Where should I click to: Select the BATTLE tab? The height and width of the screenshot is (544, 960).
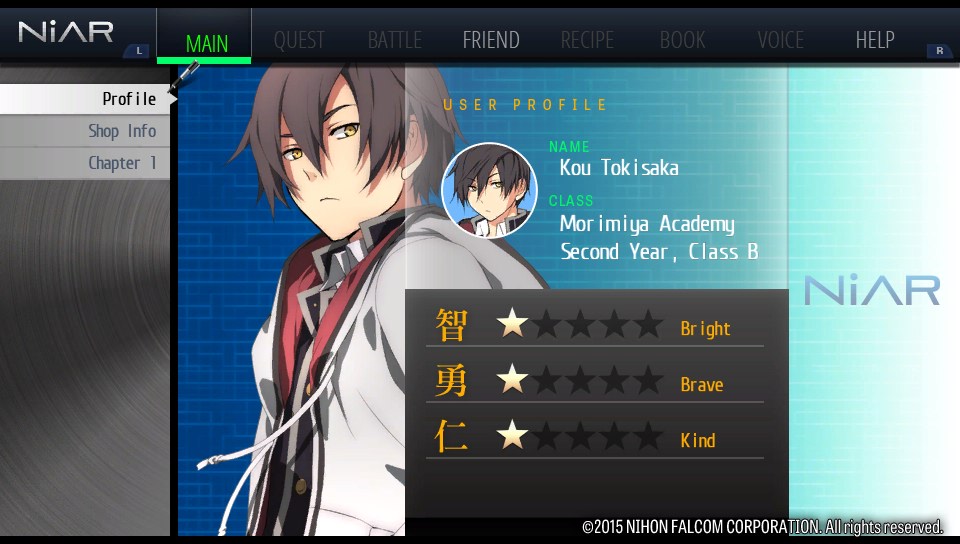point(394,41)
